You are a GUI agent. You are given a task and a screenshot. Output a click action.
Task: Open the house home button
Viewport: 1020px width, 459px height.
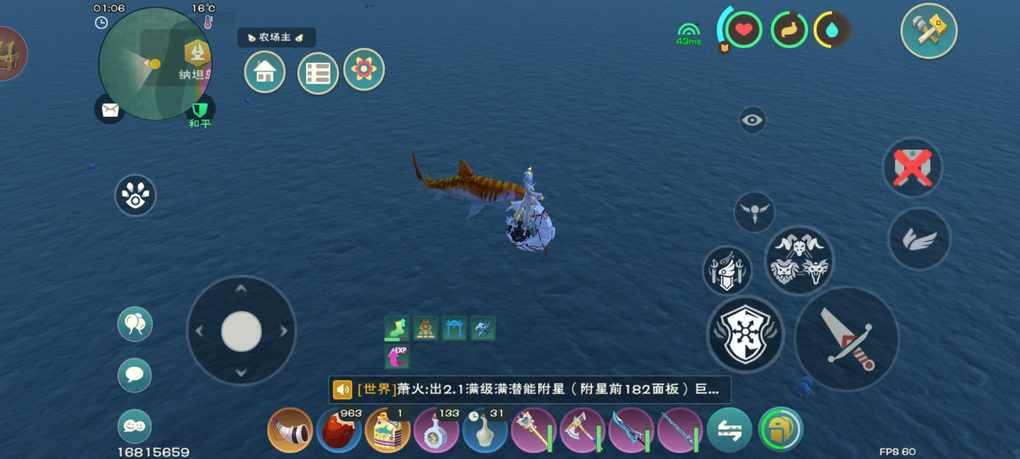[x=265, y=72]
